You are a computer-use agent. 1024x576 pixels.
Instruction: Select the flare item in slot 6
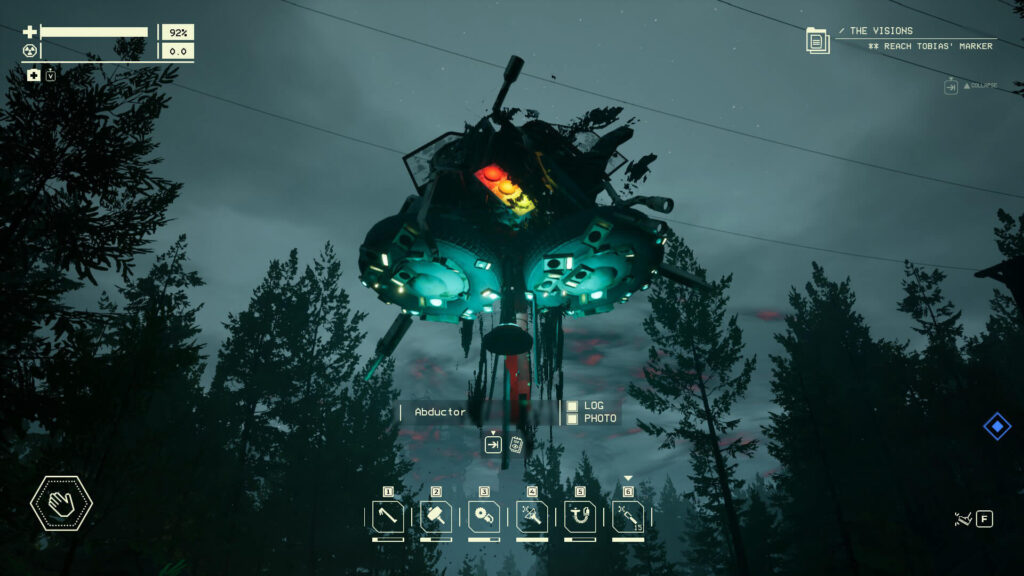628,516
